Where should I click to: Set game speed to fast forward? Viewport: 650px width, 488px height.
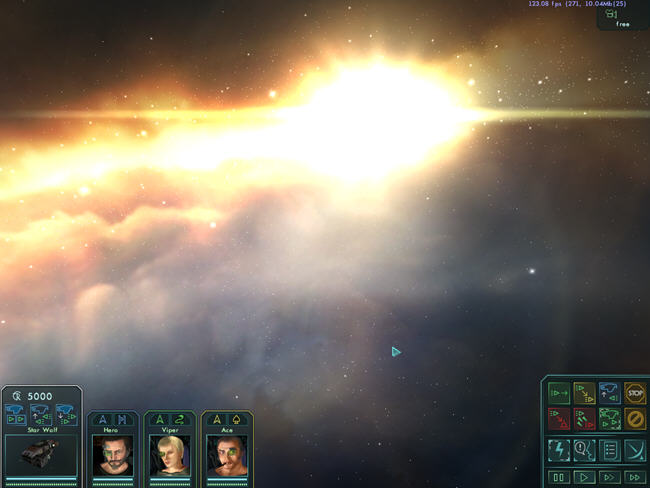[x=610, y=477]
